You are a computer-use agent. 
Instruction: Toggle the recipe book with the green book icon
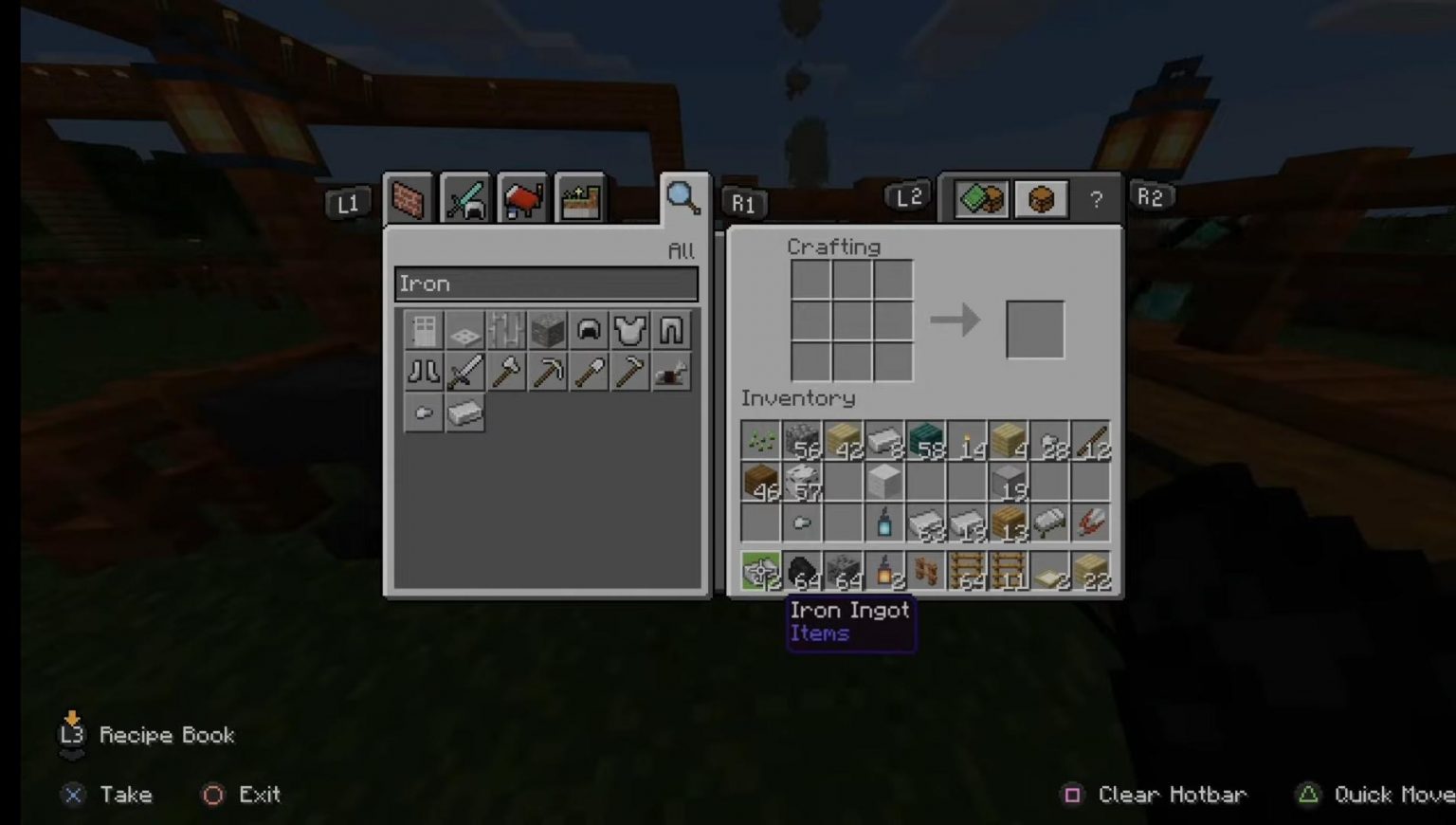pos(981,197)
